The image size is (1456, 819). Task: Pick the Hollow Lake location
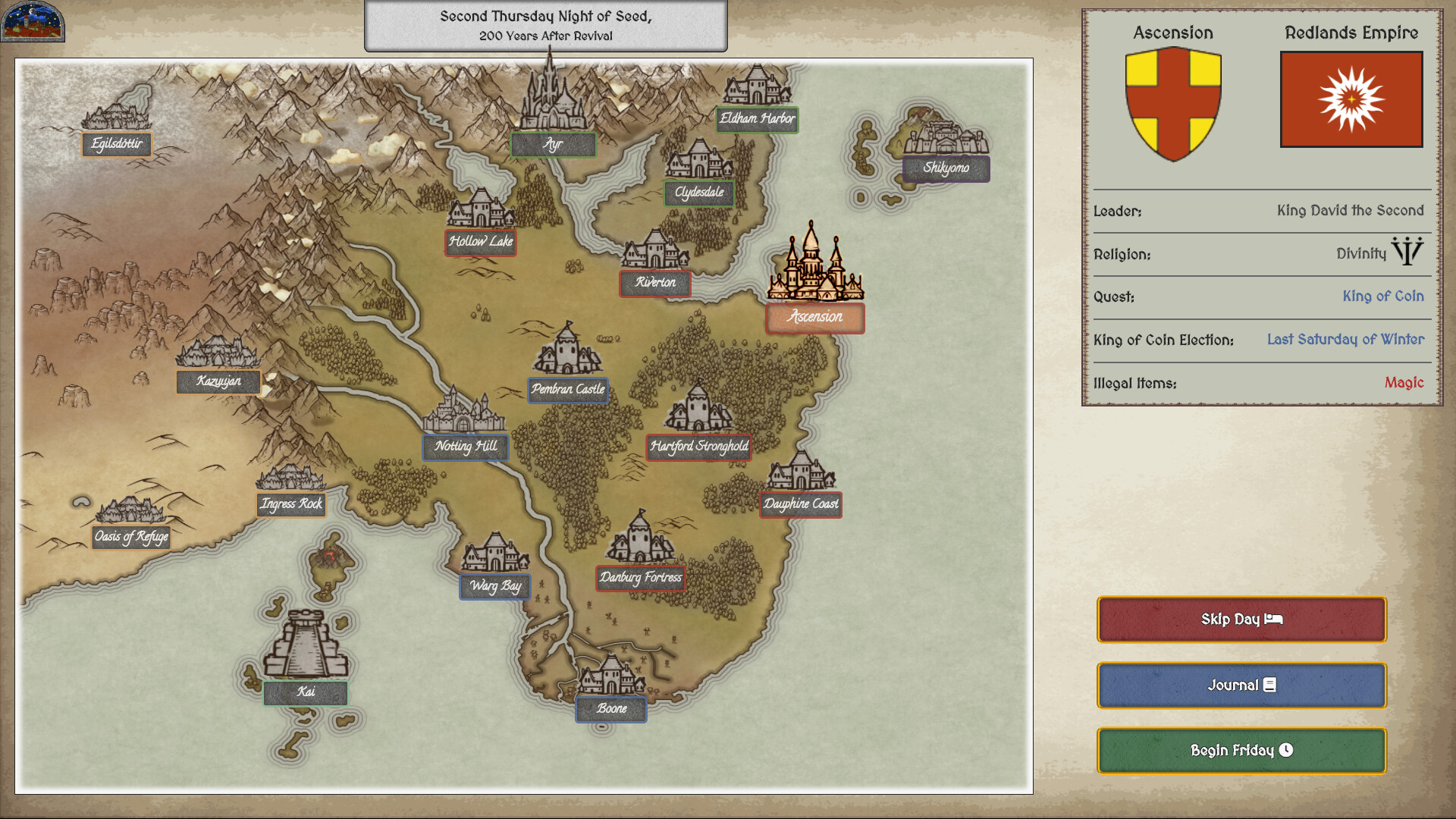tap(481, 242)
